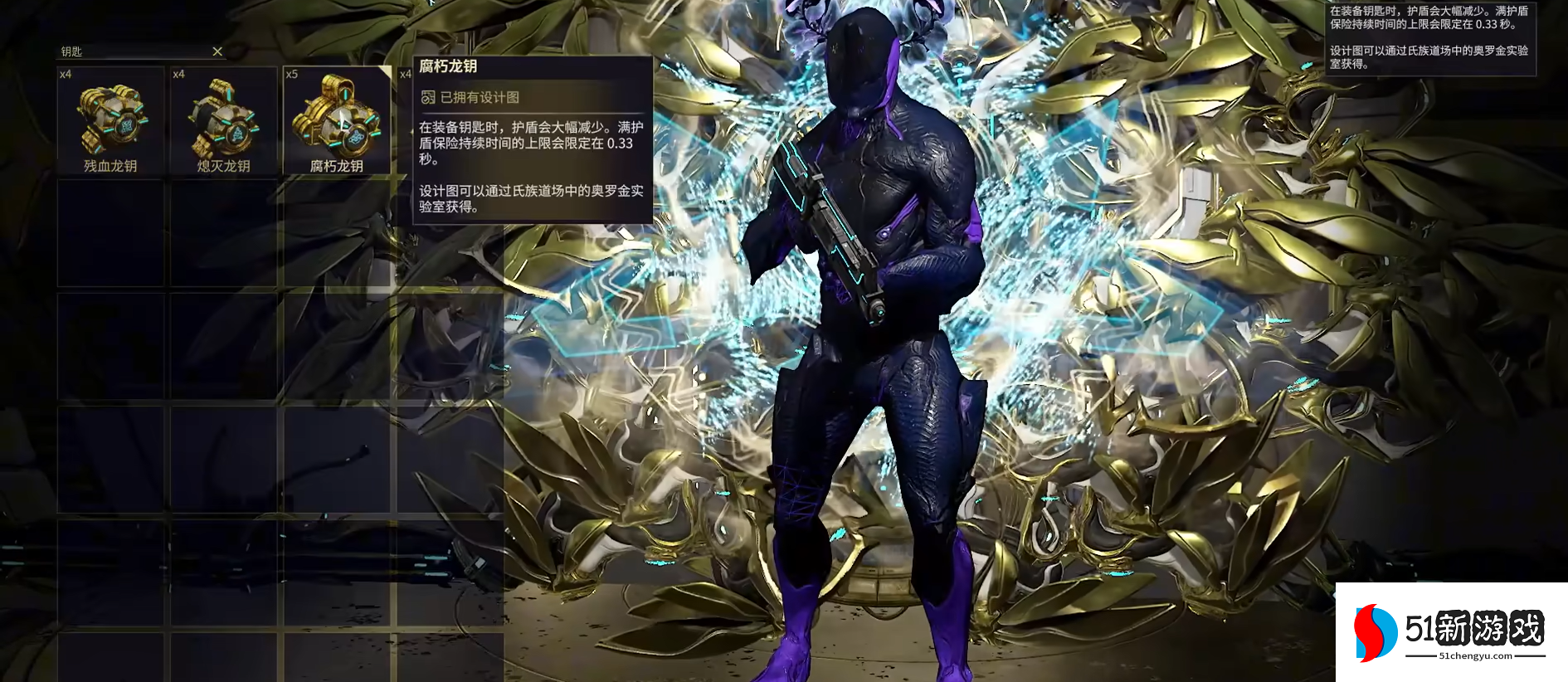The image size is (1568, 682).
Task: Click the x4 badge on 残血龙钥
Action: (x=66, y=75)
